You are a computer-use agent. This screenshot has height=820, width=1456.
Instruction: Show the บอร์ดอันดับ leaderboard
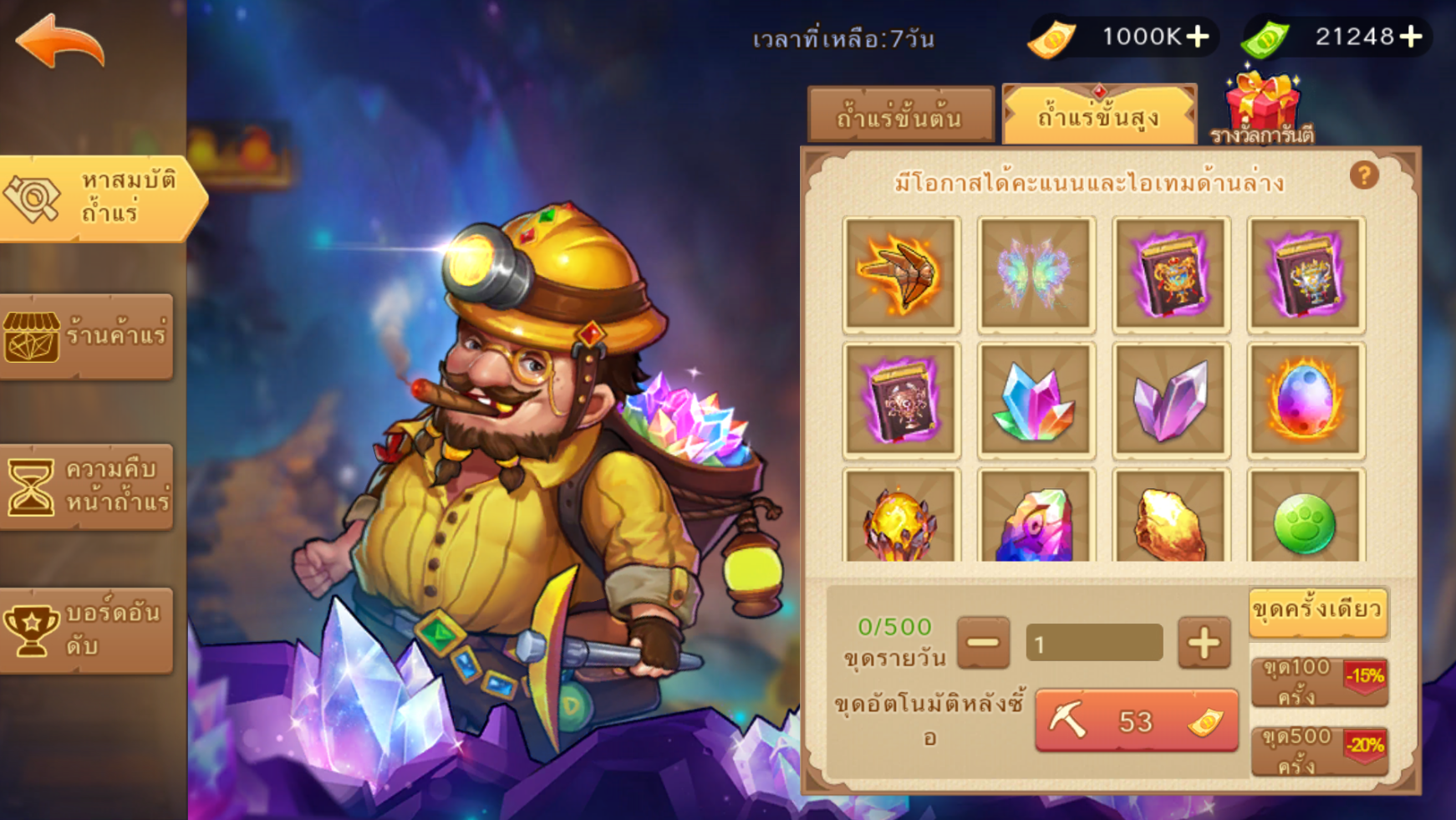(x=87, y=630)
